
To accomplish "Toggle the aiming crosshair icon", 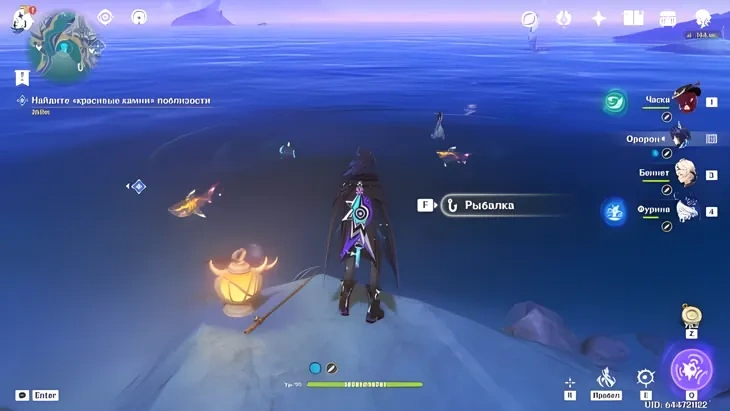I will click(570, 382).
